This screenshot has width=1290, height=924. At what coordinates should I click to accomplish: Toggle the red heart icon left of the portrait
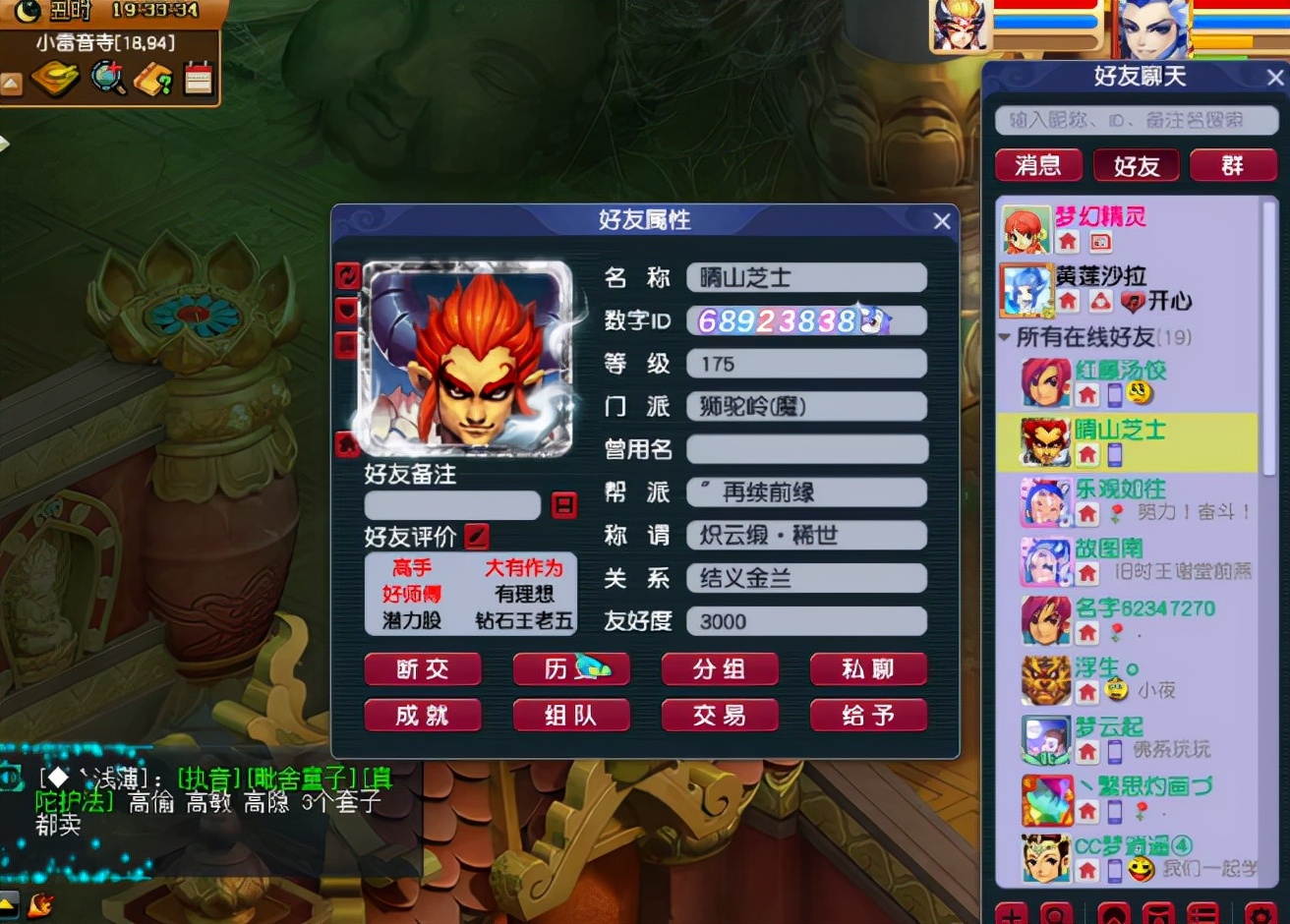tap(345, 309)
